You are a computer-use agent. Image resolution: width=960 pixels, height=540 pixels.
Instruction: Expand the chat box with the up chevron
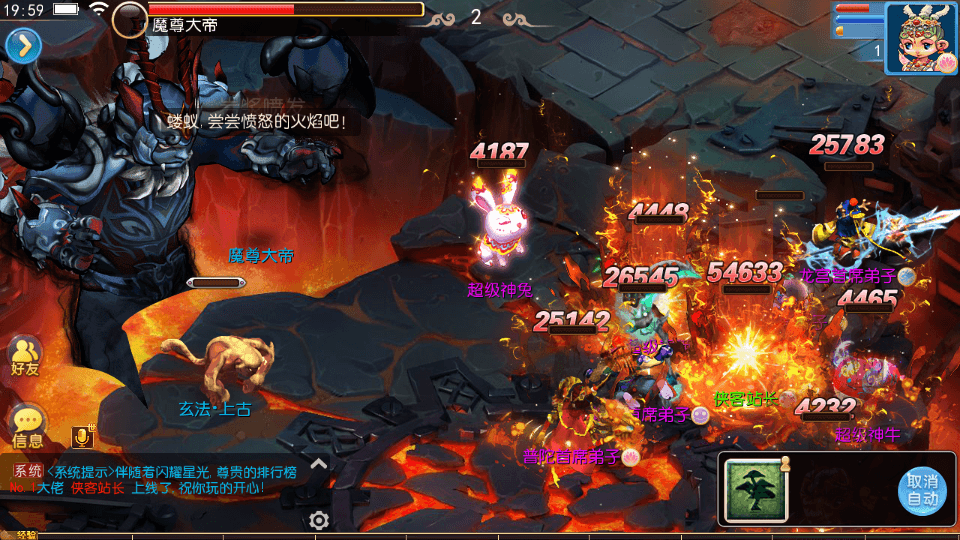(318, 463)
